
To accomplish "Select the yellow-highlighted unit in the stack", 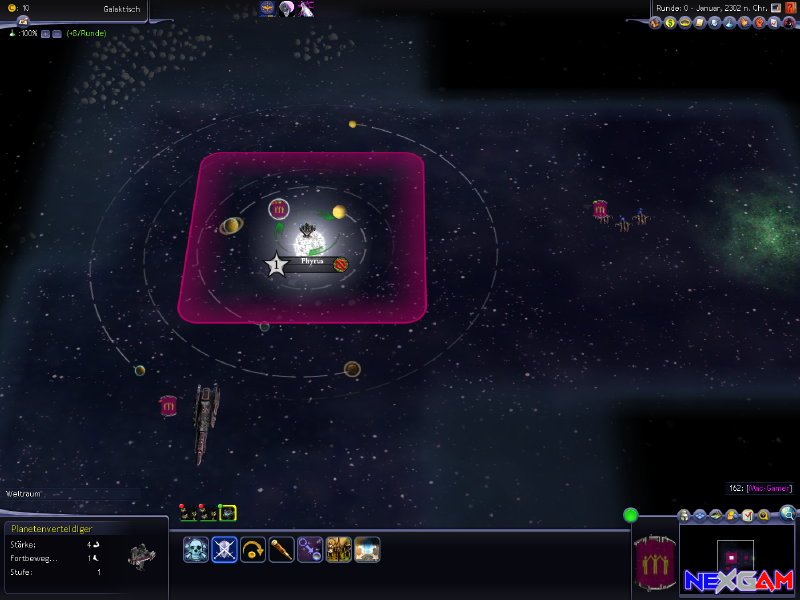I will tap(228, 513).
